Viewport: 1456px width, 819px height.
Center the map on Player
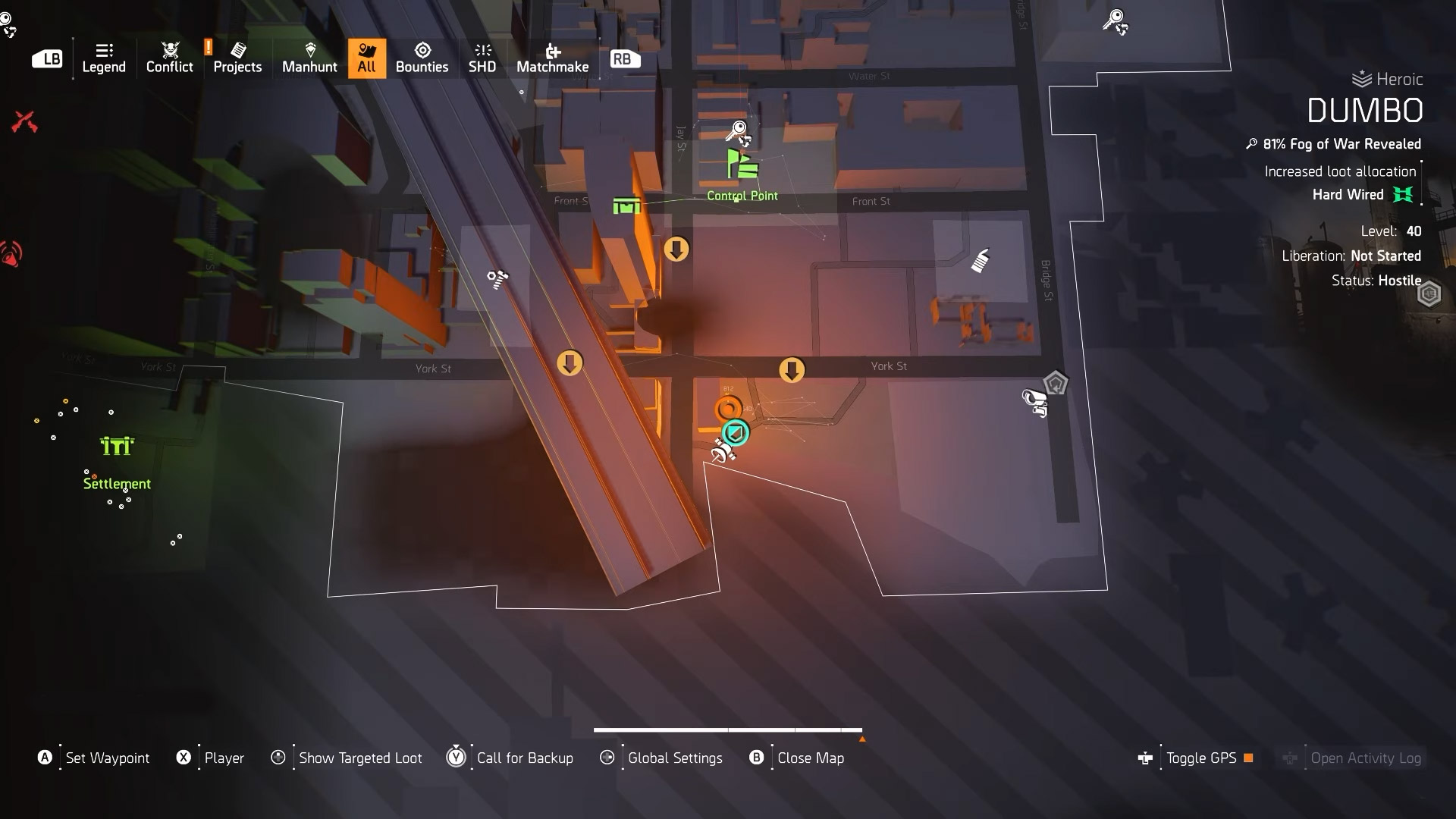click(224, 758)
